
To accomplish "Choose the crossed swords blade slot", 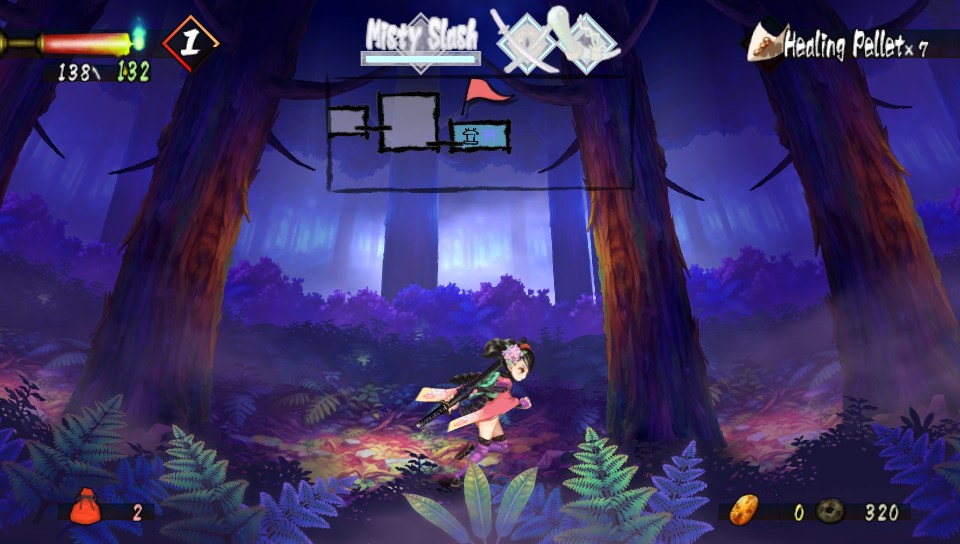I will [x=525, y=44].
